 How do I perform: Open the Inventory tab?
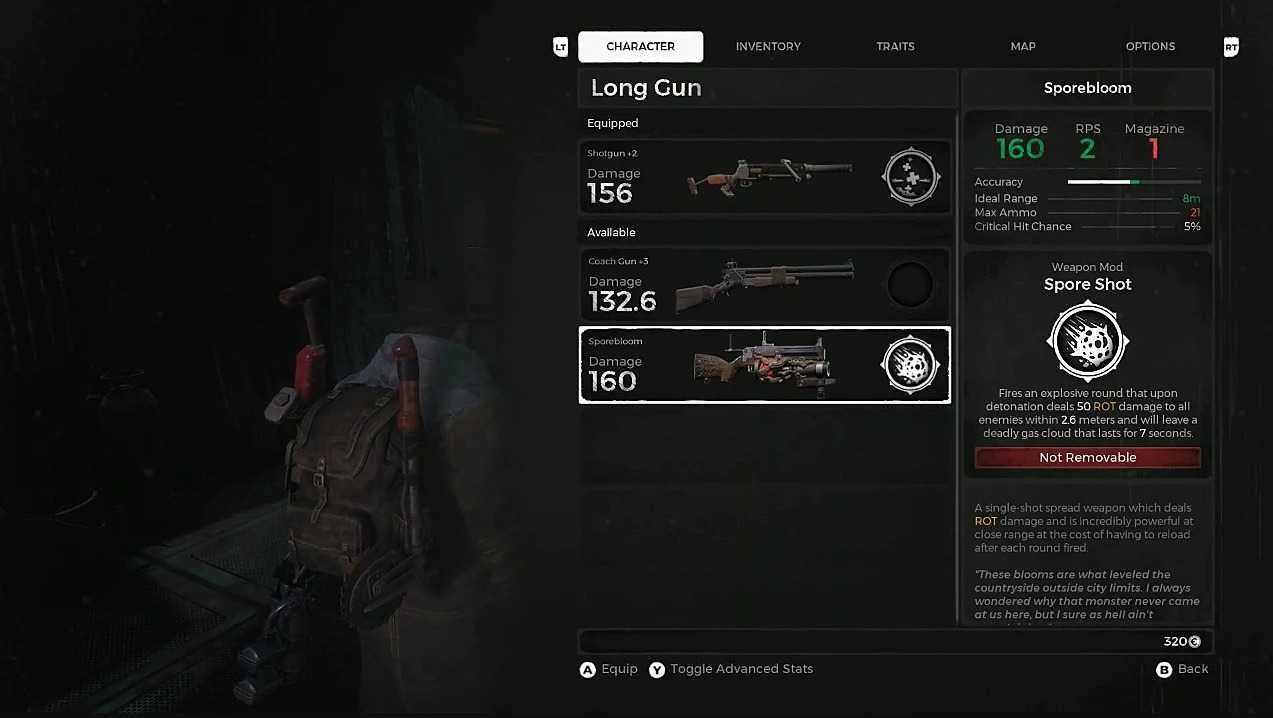[768, 46]
